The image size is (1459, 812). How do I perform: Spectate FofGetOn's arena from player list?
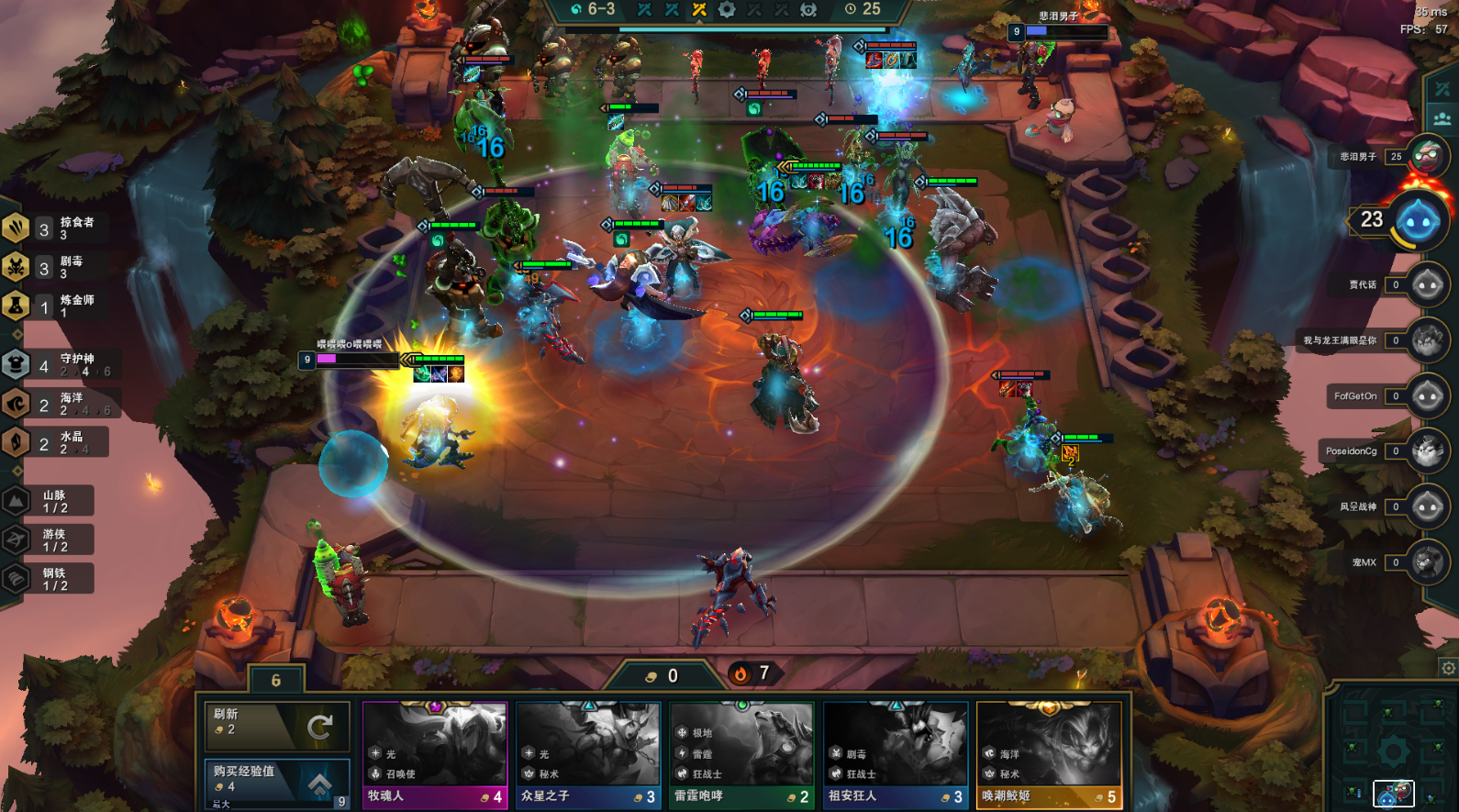click(x=1427, y=396)
